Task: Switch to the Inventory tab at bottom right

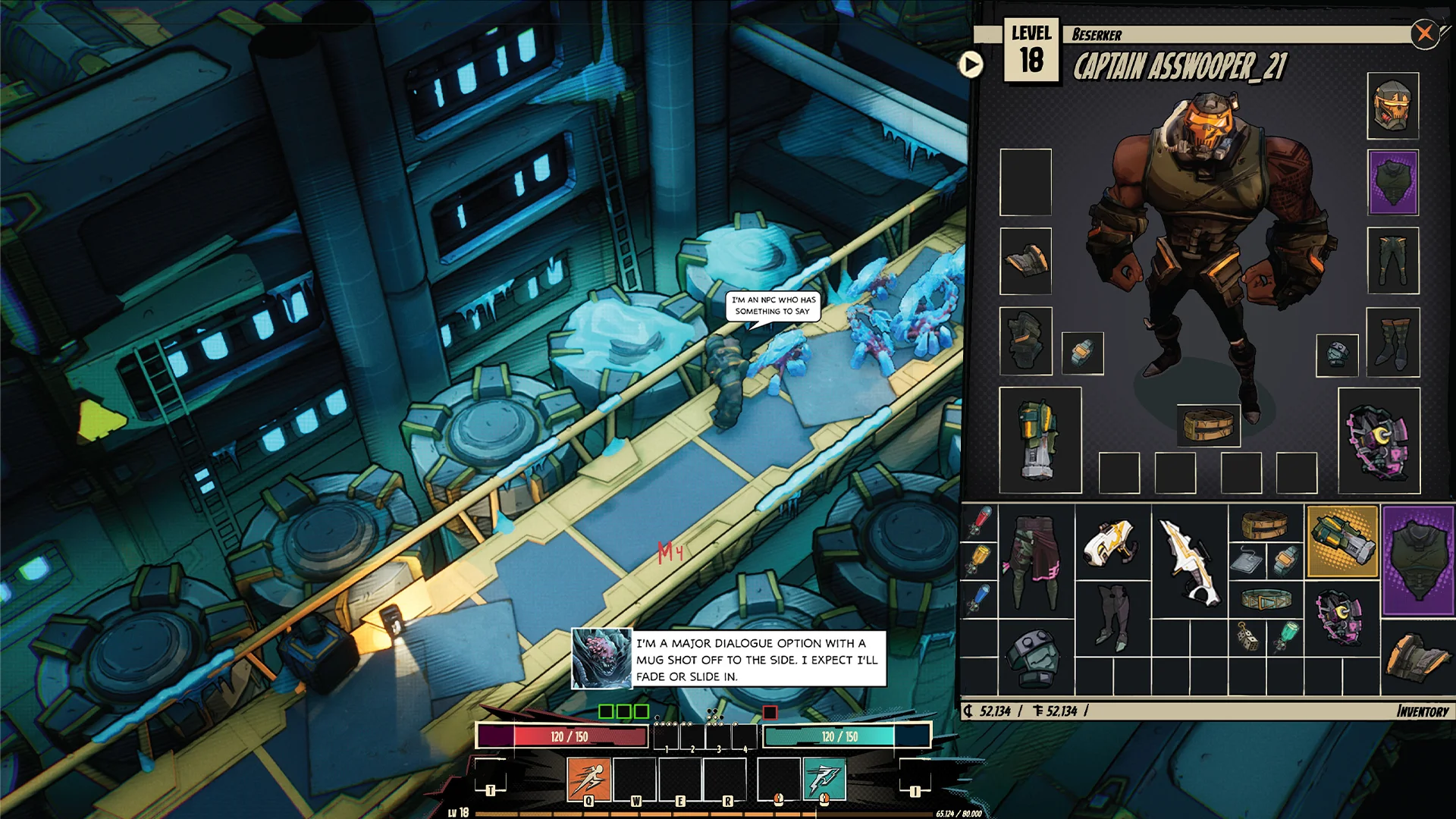Action: 1423,711
